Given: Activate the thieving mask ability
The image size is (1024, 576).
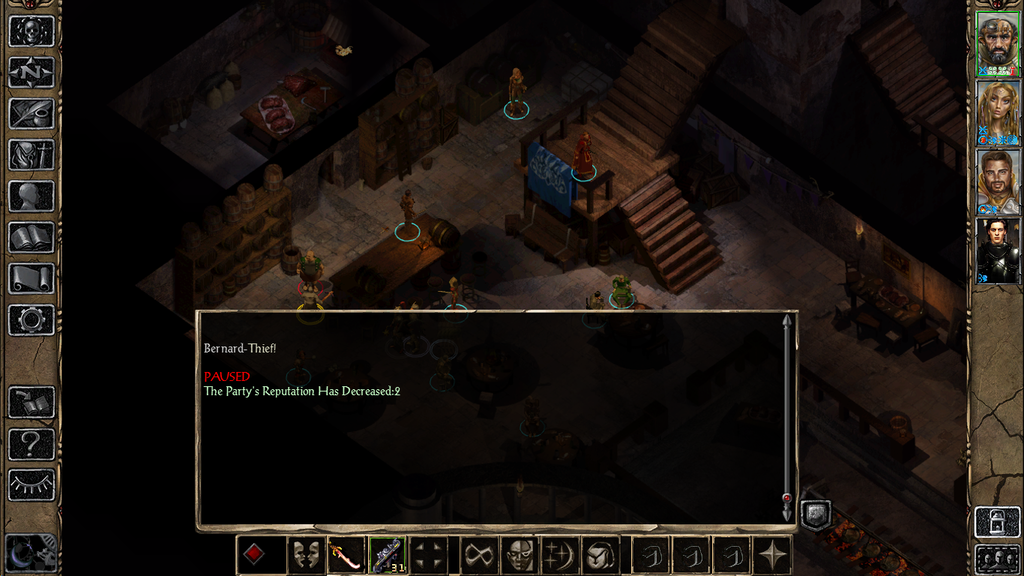Looking at the screenshot, I should (x=518, y=555).
